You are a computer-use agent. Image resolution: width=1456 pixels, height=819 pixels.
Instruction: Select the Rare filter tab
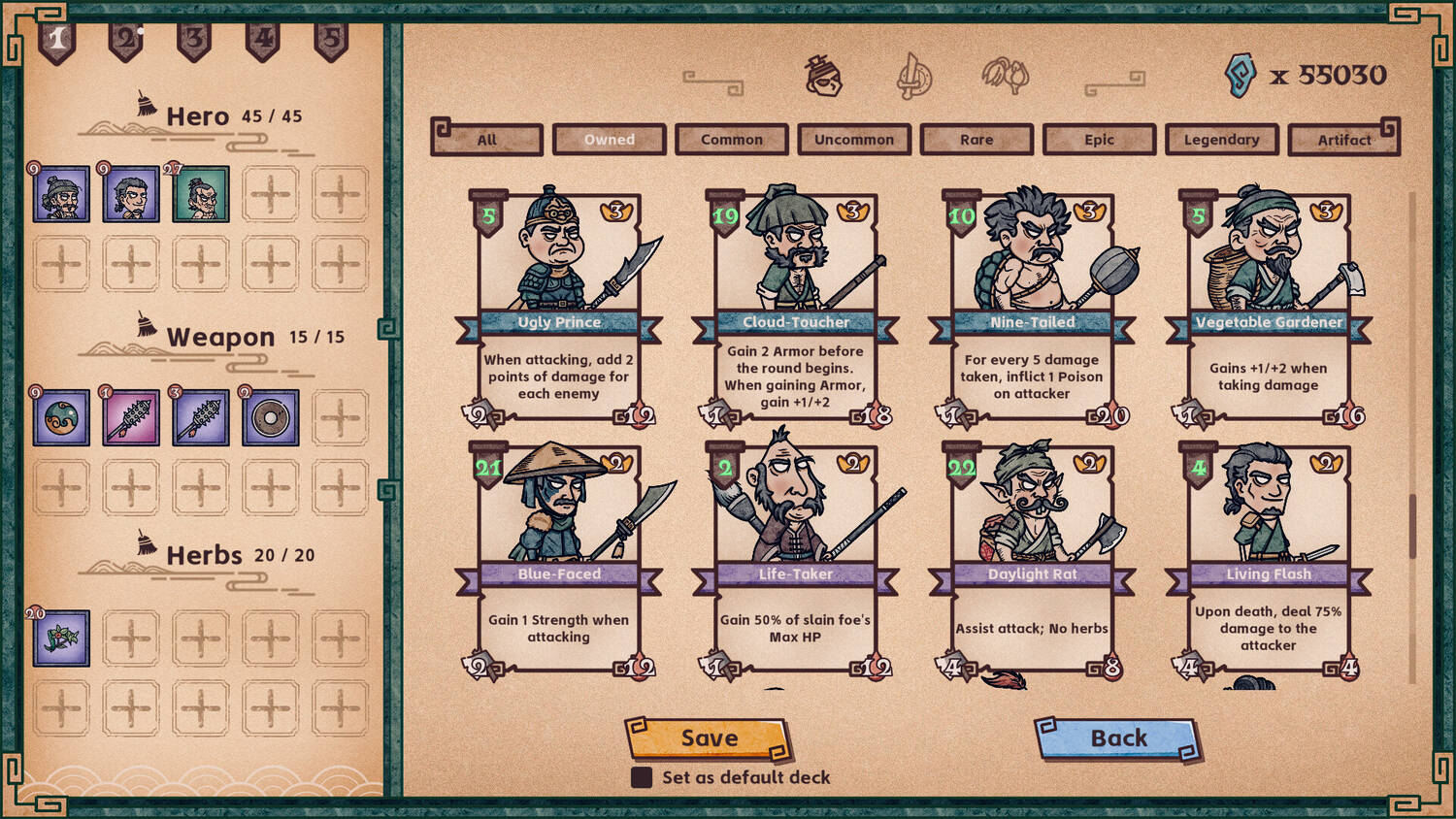coord(976,140)
